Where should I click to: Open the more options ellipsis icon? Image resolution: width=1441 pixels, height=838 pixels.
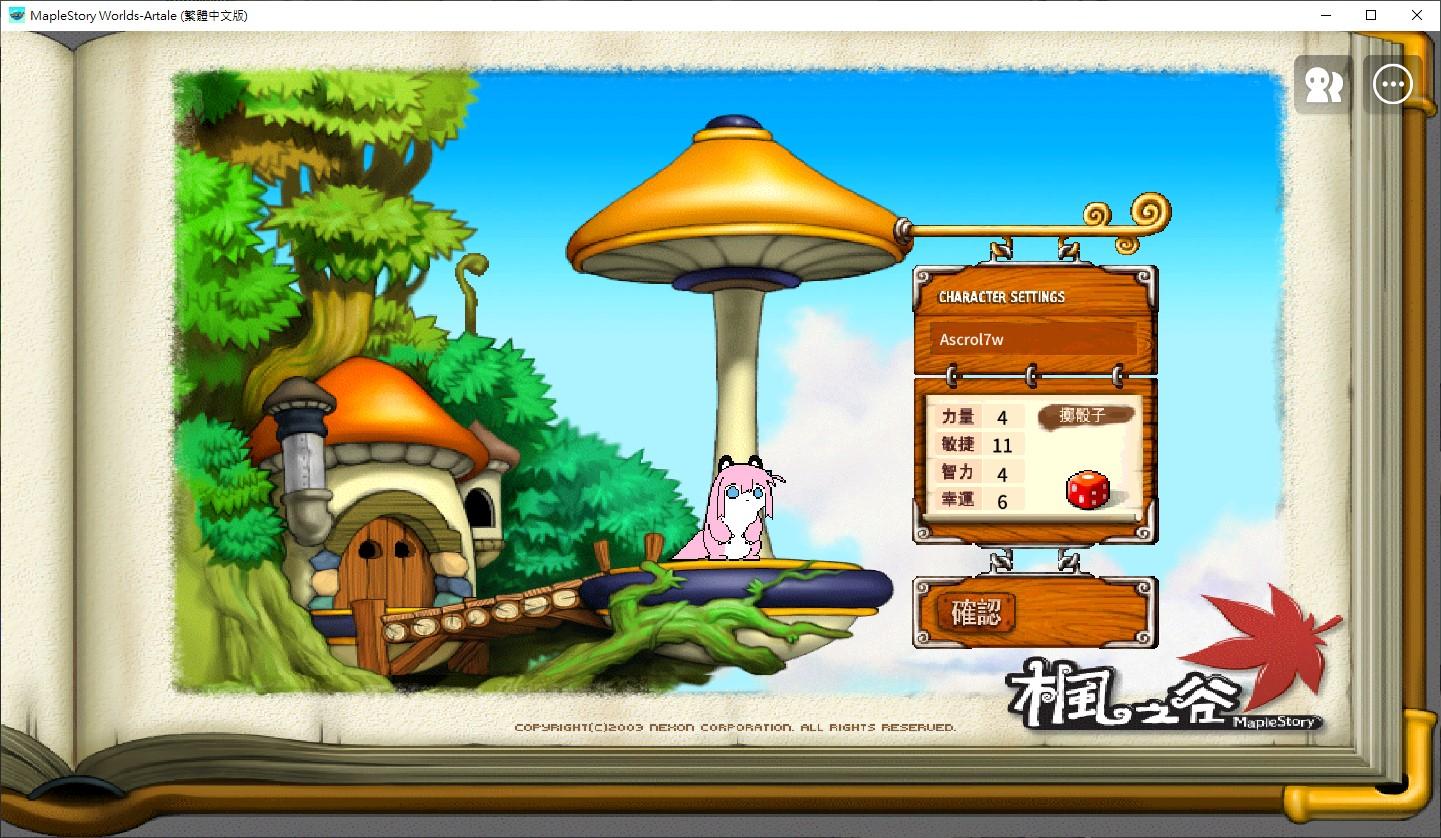(1392, 84)
